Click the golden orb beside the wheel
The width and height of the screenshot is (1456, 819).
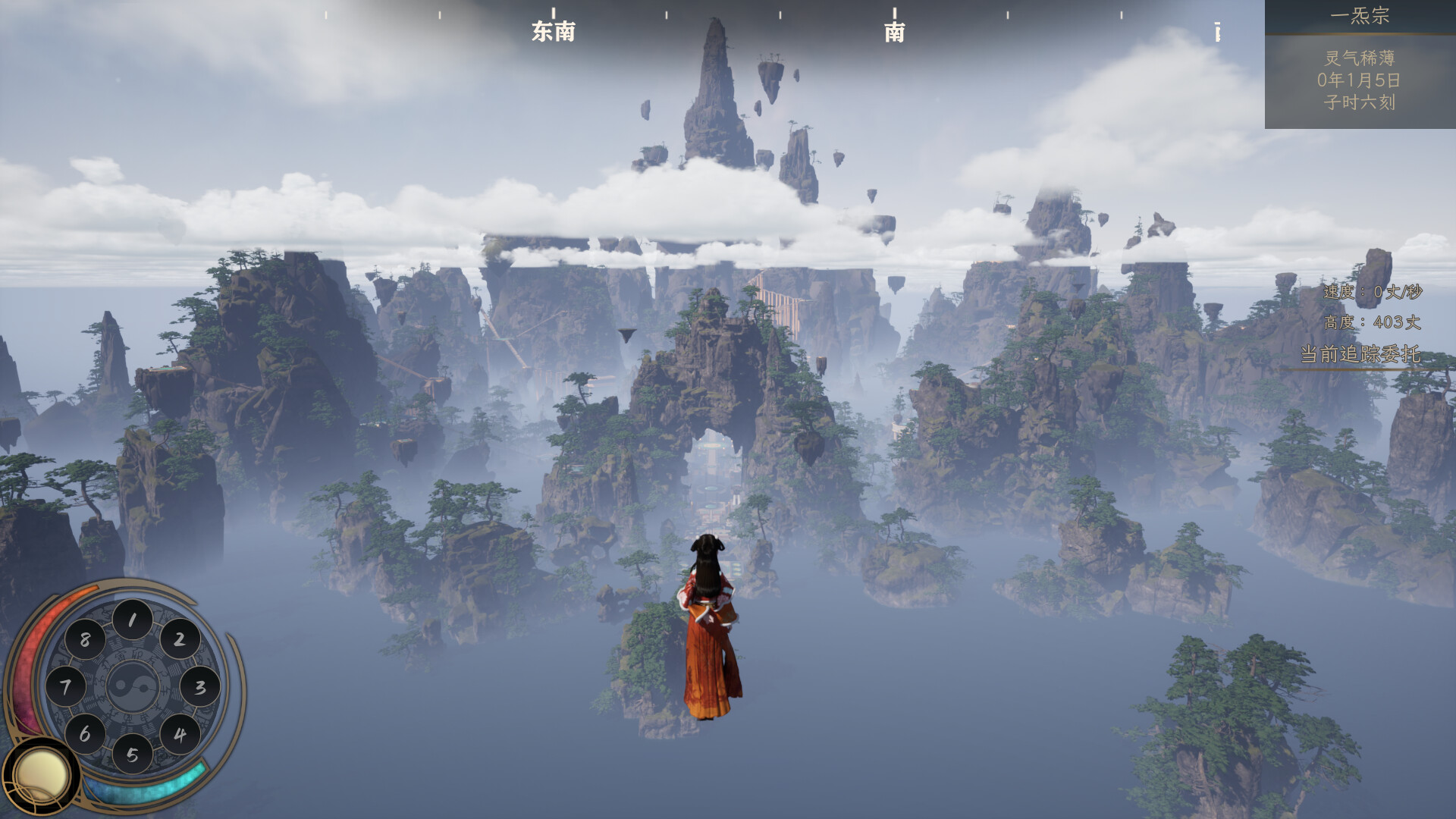(40, 776)
